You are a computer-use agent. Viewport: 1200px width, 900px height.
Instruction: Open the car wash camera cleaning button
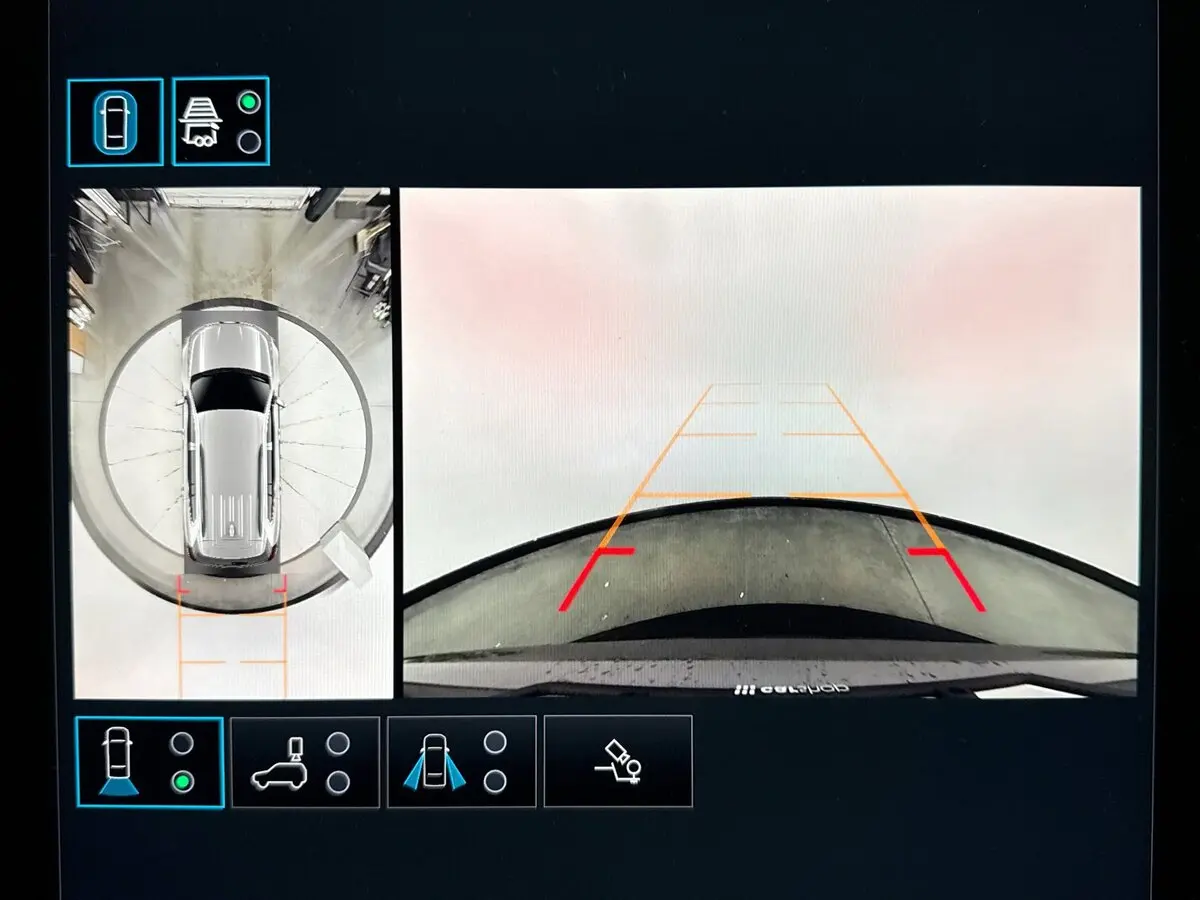(617, 762)
